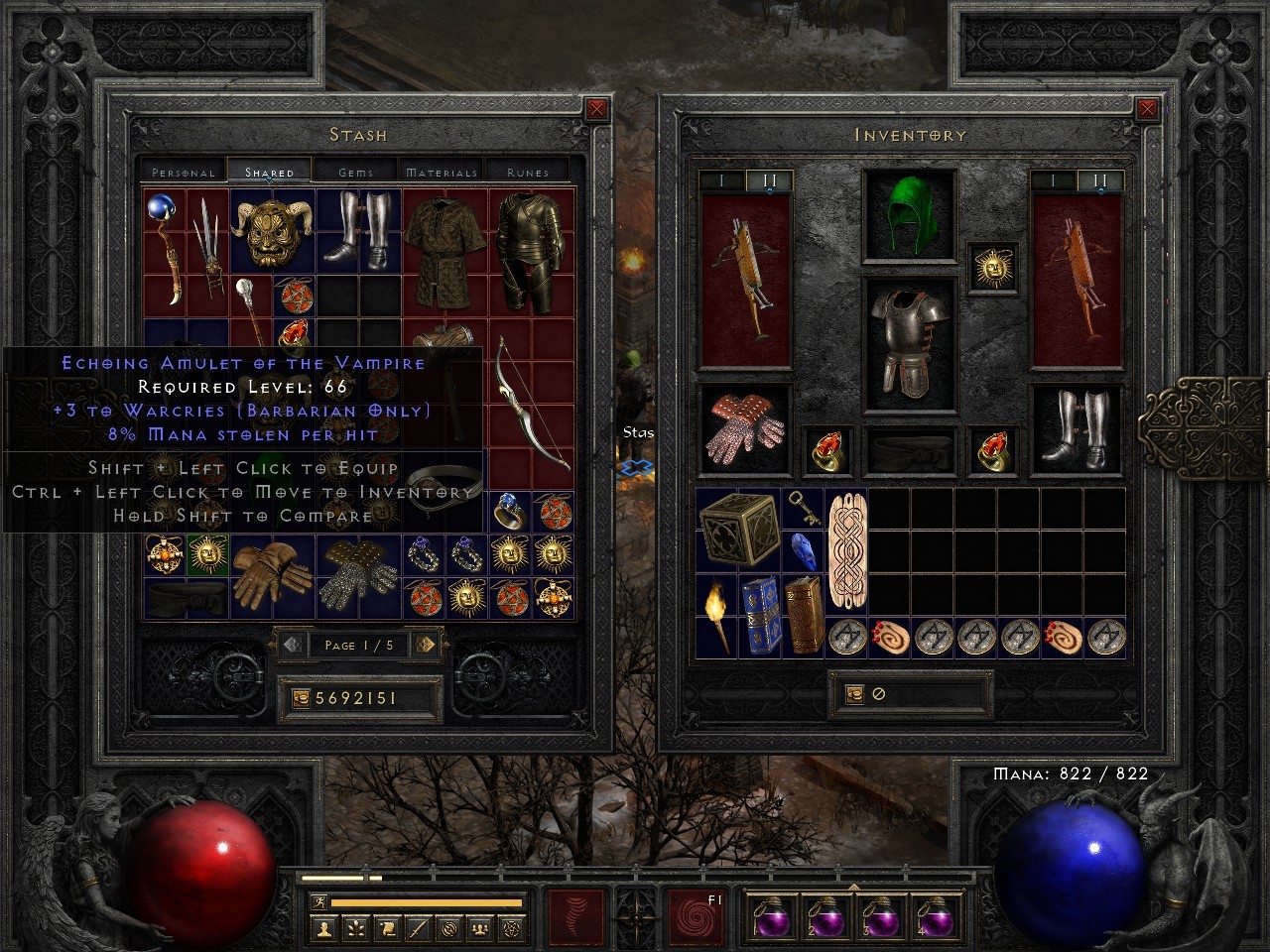Select the Horadric Cube in inventory
Screen dimensions: 1270x952
[x=739, y=531]
